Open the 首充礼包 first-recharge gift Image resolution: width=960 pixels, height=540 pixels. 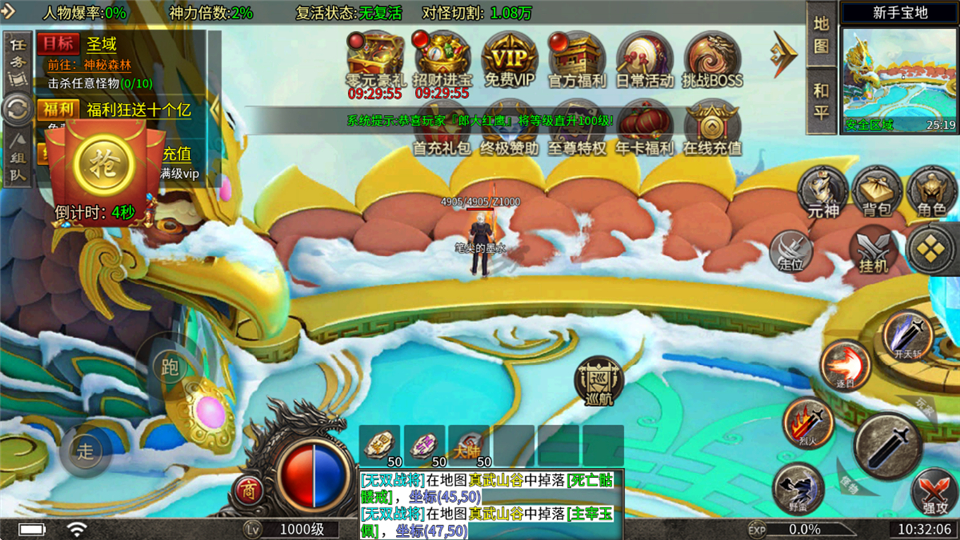(441, 126)
